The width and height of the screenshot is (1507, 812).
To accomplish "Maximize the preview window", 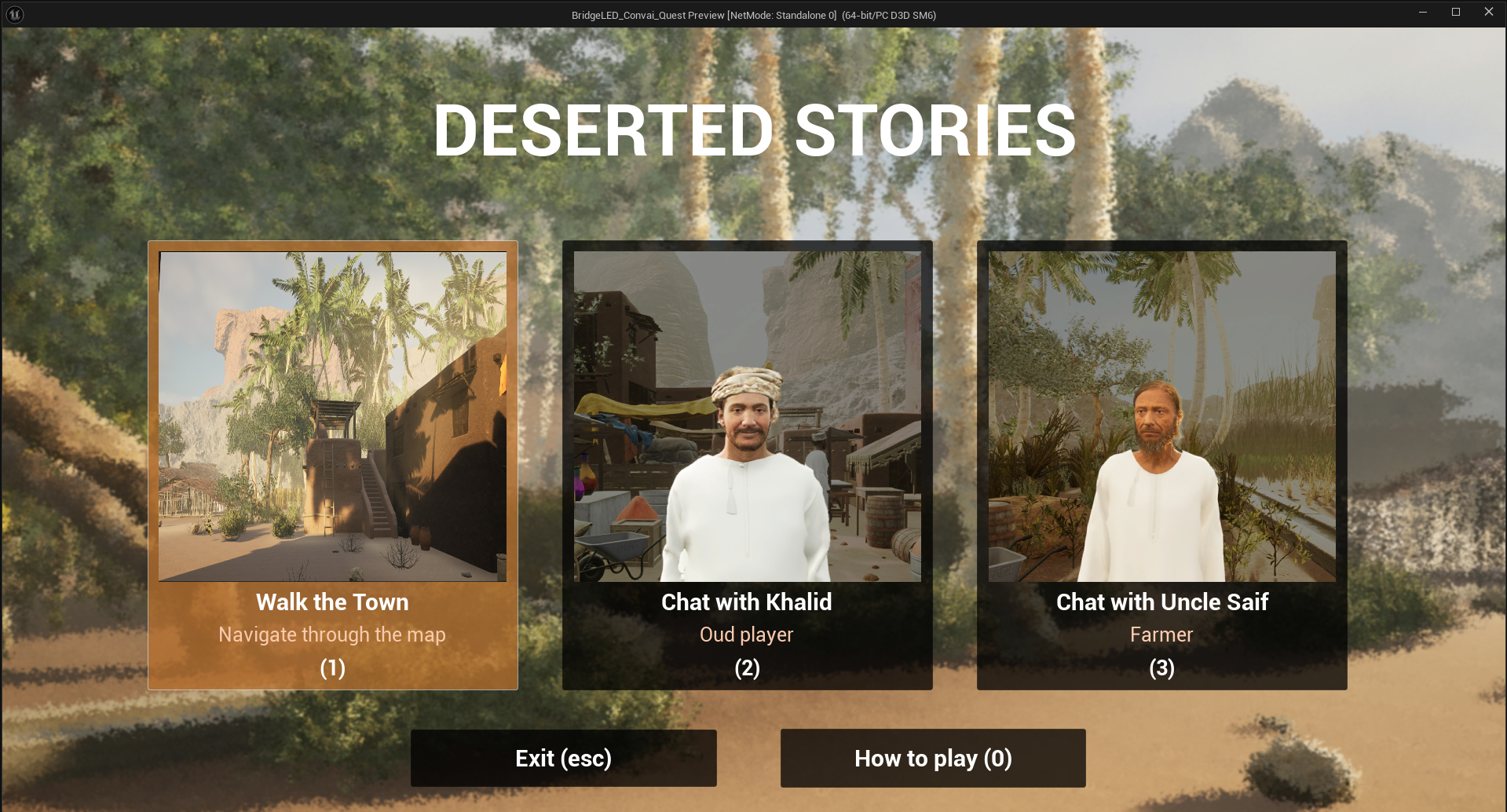I will pyautogui.click(x=1455, y=13).
